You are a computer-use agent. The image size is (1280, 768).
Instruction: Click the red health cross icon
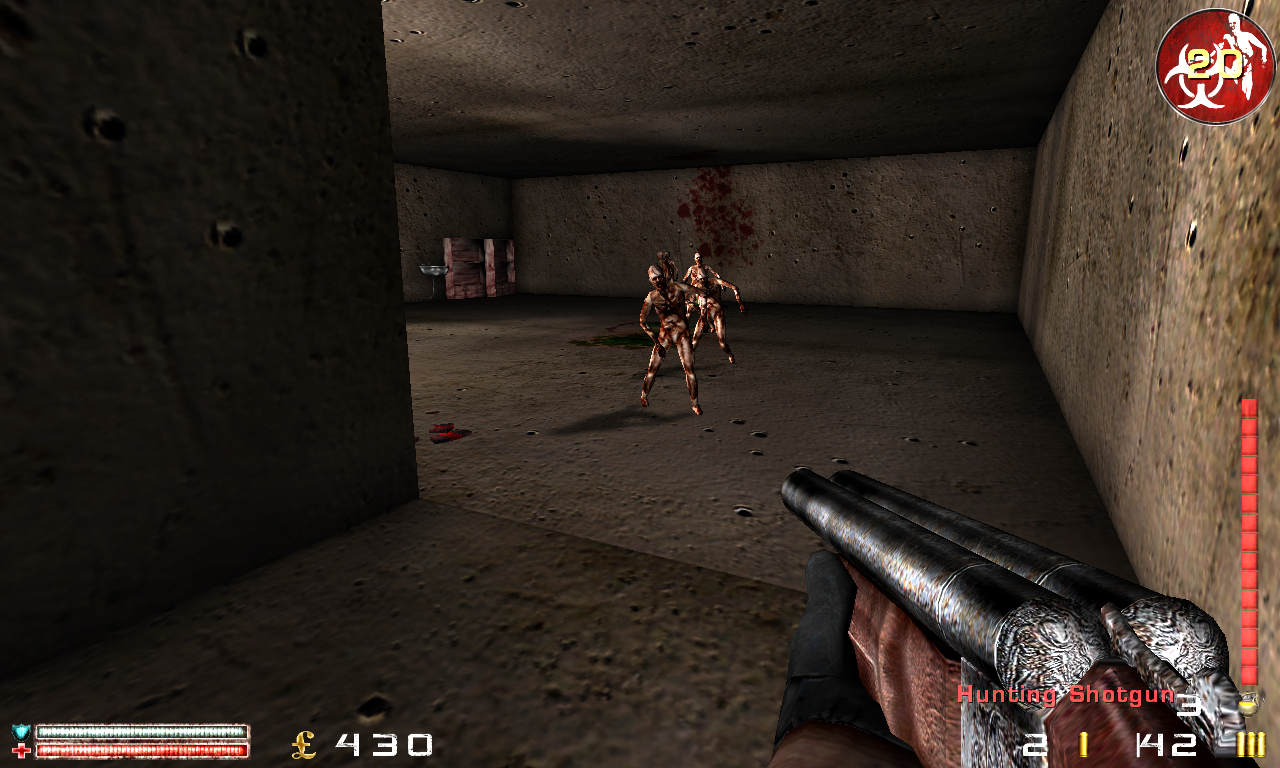tap(20, 750)
